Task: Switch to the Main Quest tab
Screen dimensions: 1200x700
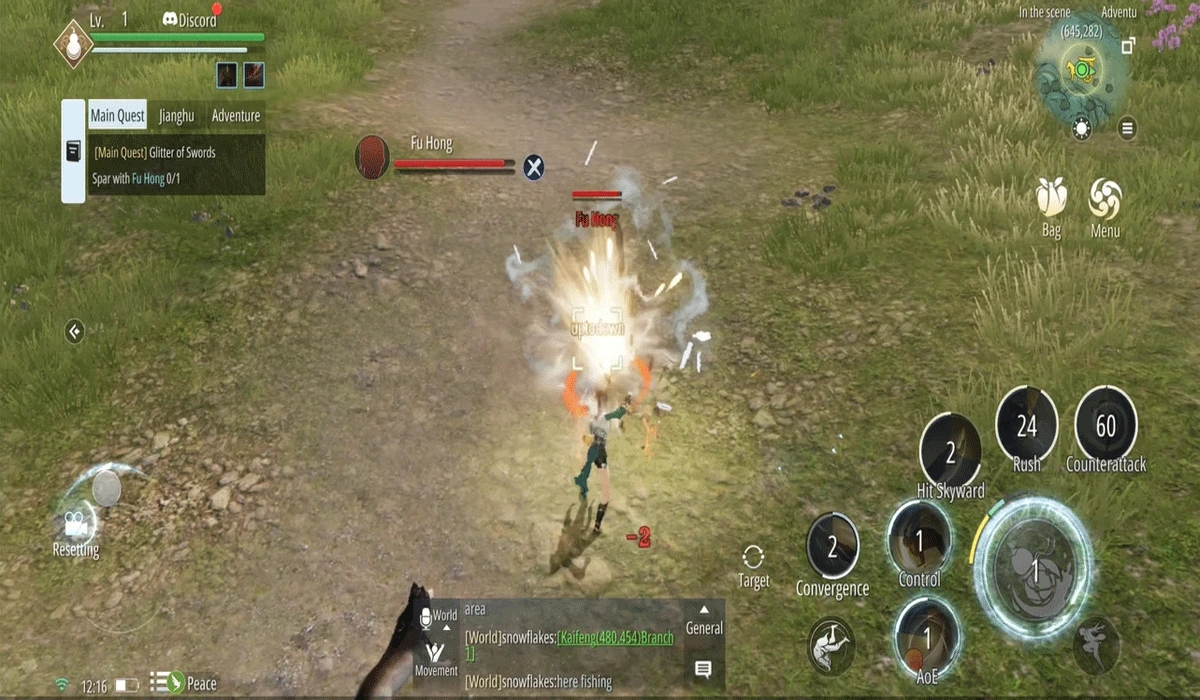Action: point(118,115)
